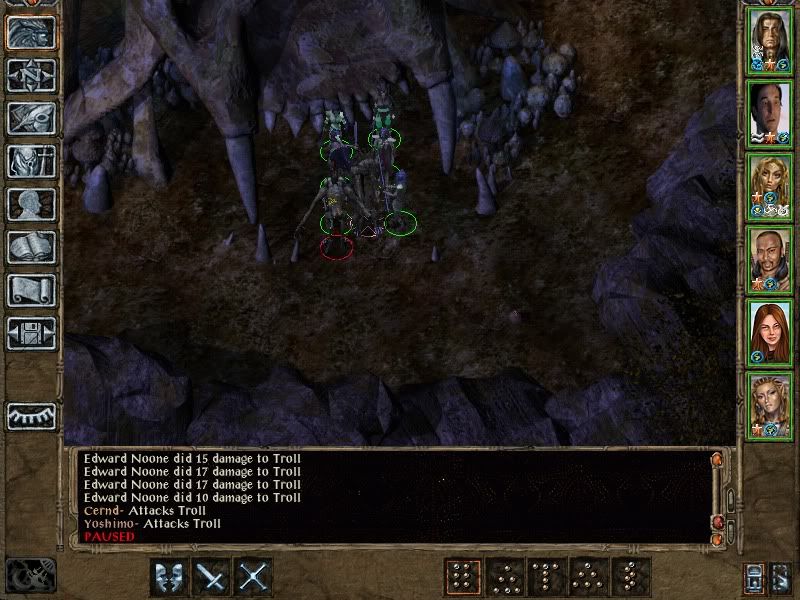Screen dimensions: 800x600
Task: Pick the pale-haired elf portrait
Action: tap(769, 404)
